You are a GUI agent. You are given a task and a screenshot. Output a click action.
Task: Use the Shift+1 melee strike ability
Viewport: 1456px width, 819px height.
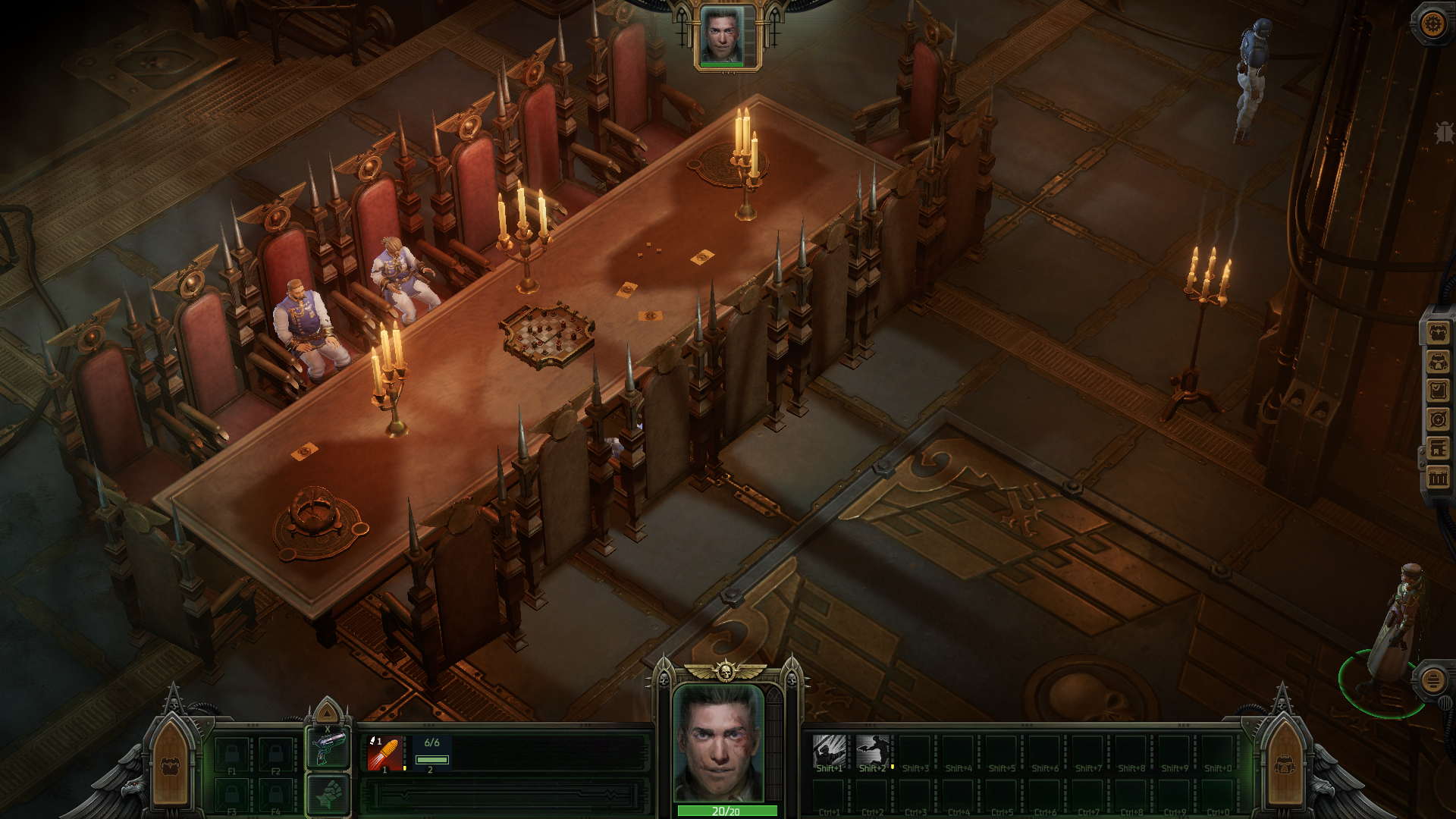[x=829, y=753]
